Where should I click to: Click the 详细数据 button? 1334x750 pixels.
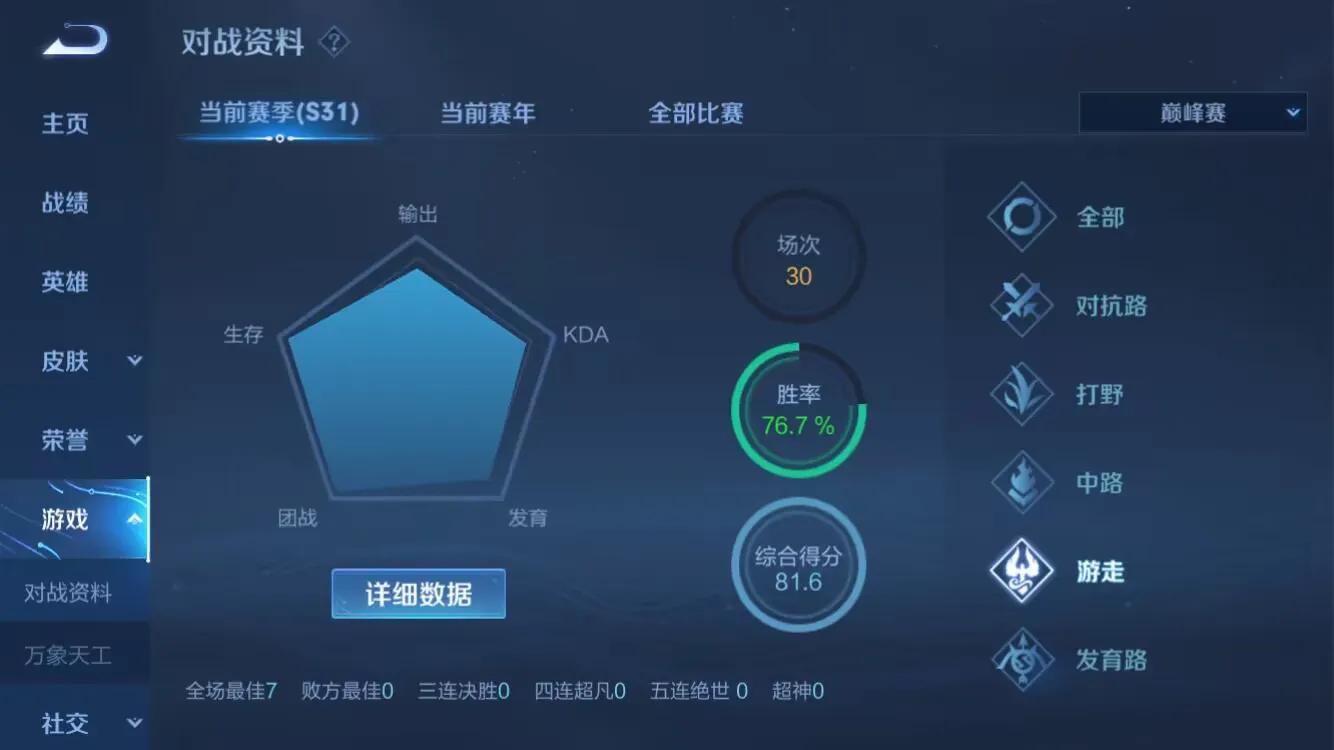(x=418, y=593)
